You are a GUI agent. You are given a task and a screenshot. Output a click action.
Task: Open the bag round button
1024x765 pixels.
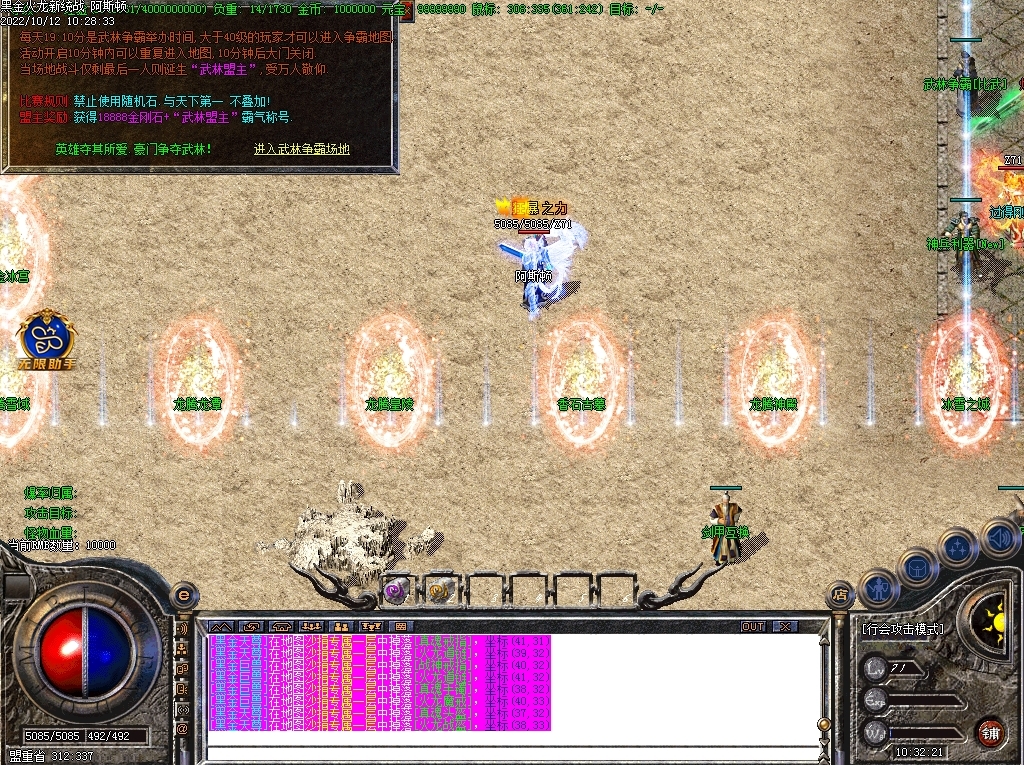click(x=917, y=568)
